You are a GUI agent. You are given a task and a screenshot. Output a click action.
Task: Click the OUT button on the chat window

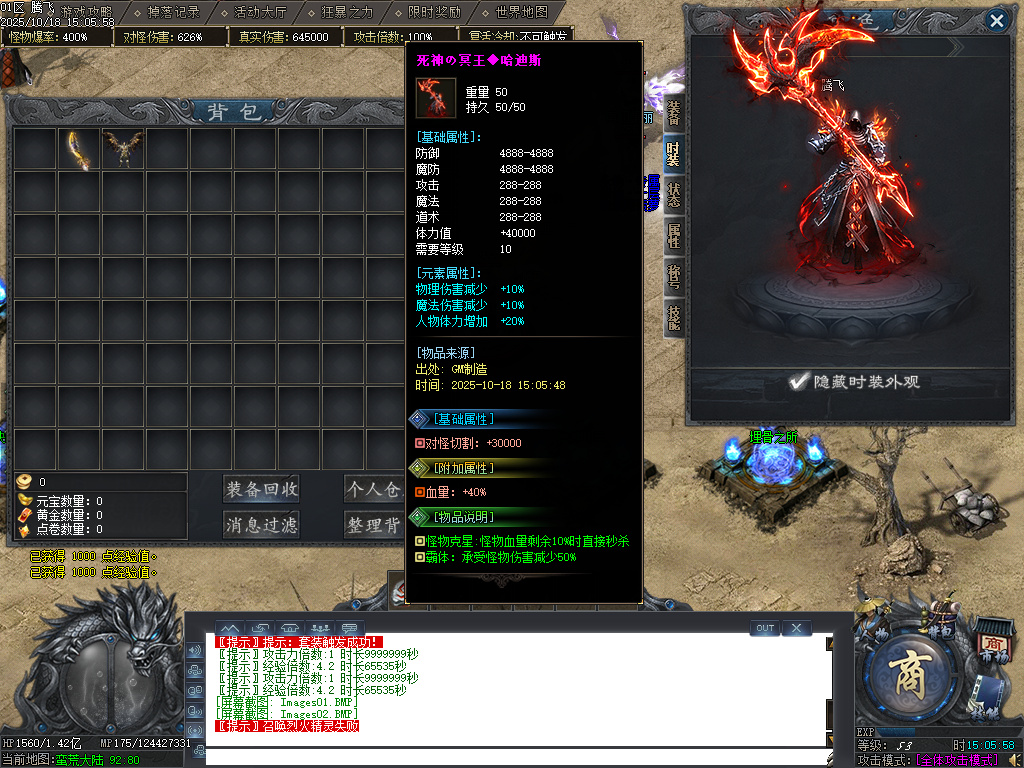click(x=765, y=628)
